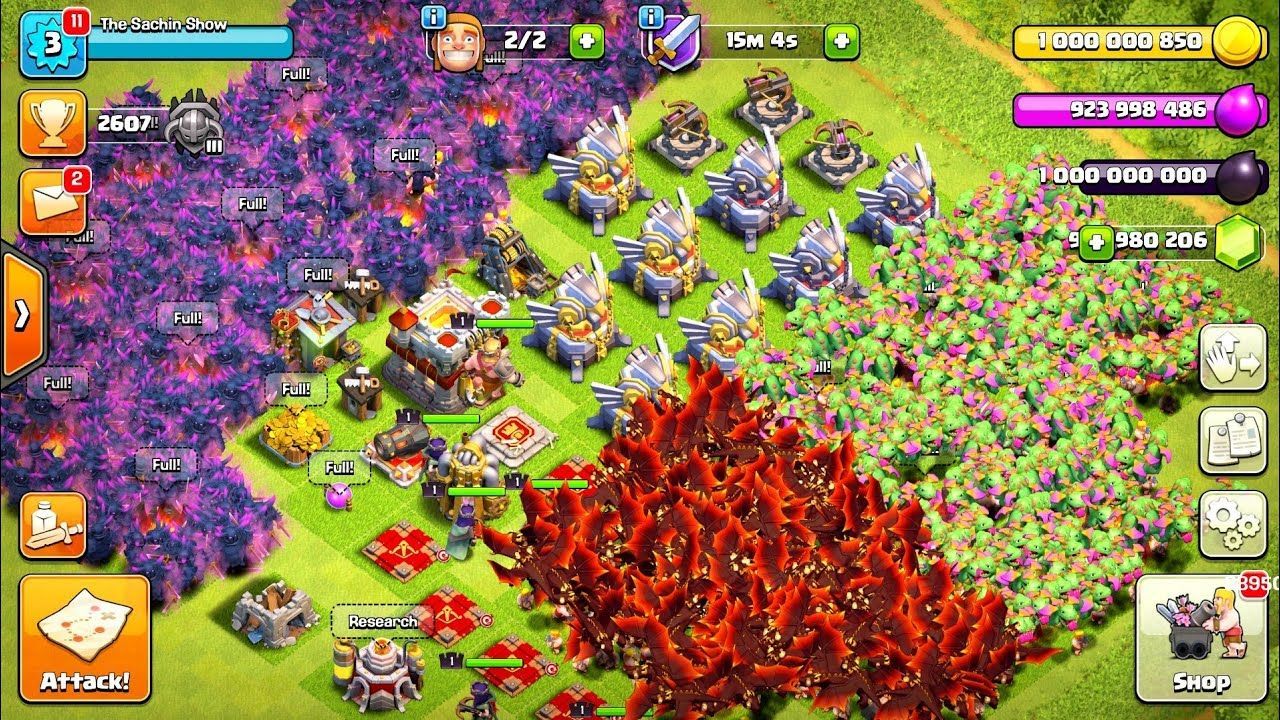Screen dimensions: 1280x720
Task: Tap the Attack! map button
Action: (84, 637)
